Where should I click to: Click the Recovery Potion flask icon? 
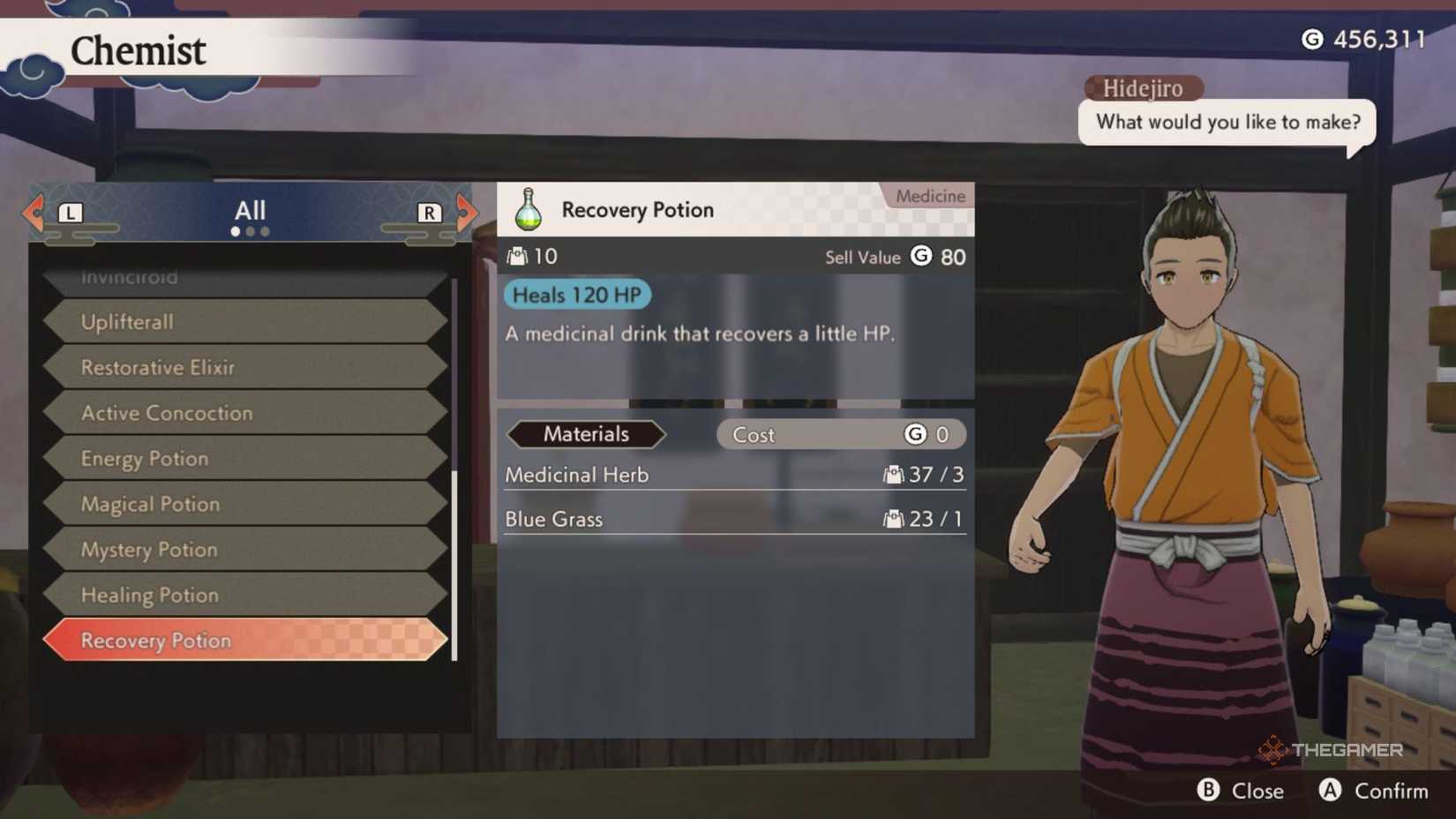coord(527,209)
